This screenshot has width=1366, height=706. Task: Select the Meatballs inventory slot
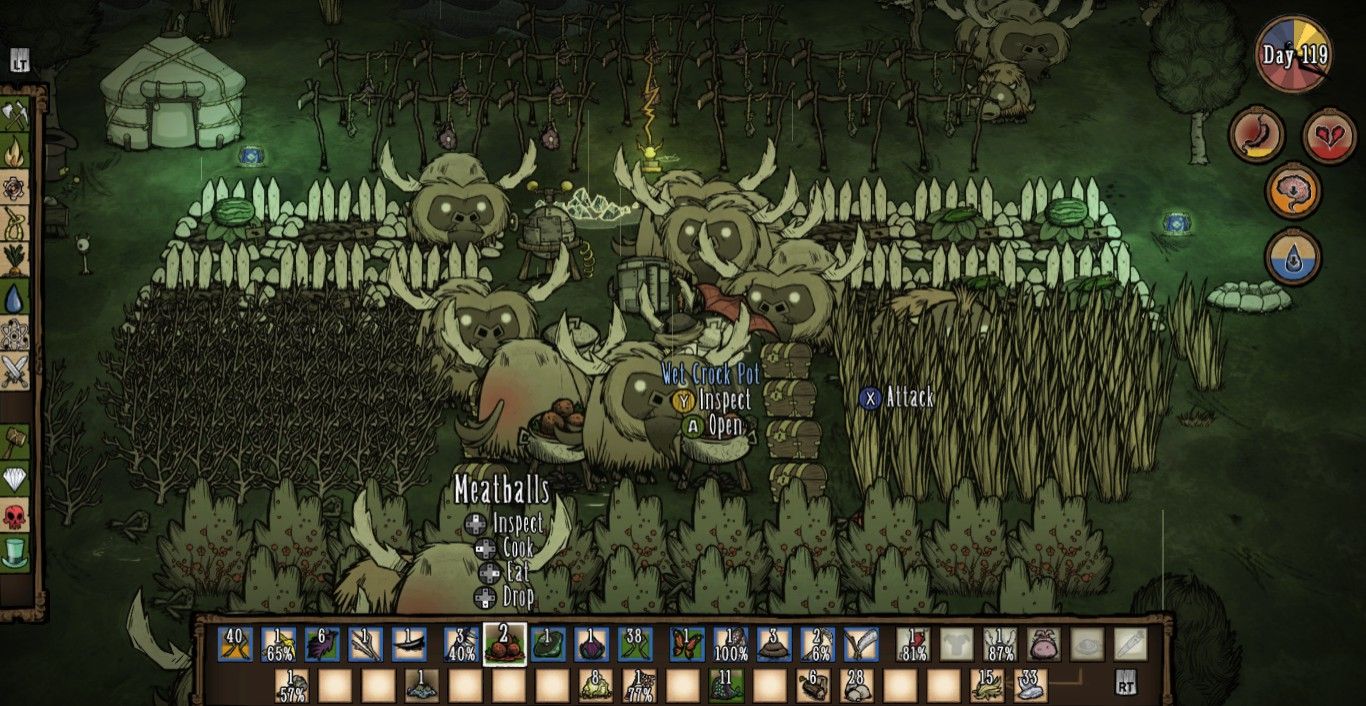point(505,645)
